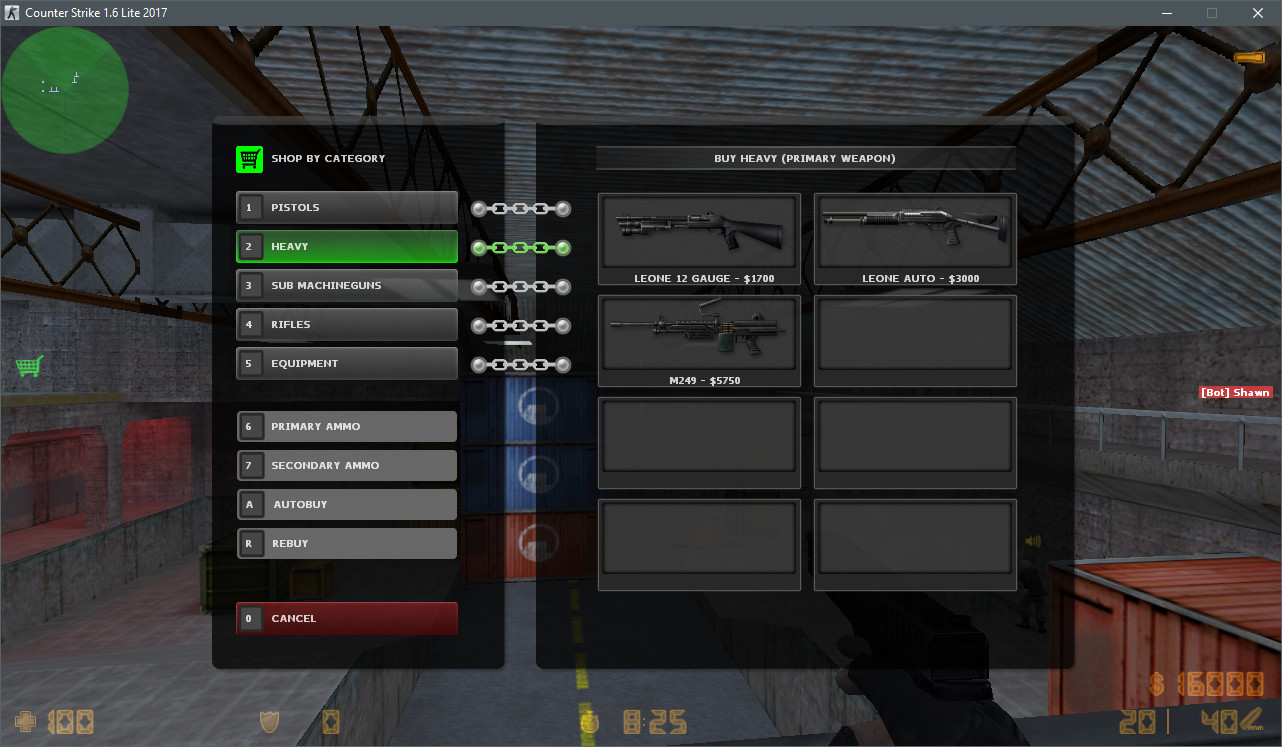
Task: Click the chain-link level row beside Pistols
Action: [520, 208]
